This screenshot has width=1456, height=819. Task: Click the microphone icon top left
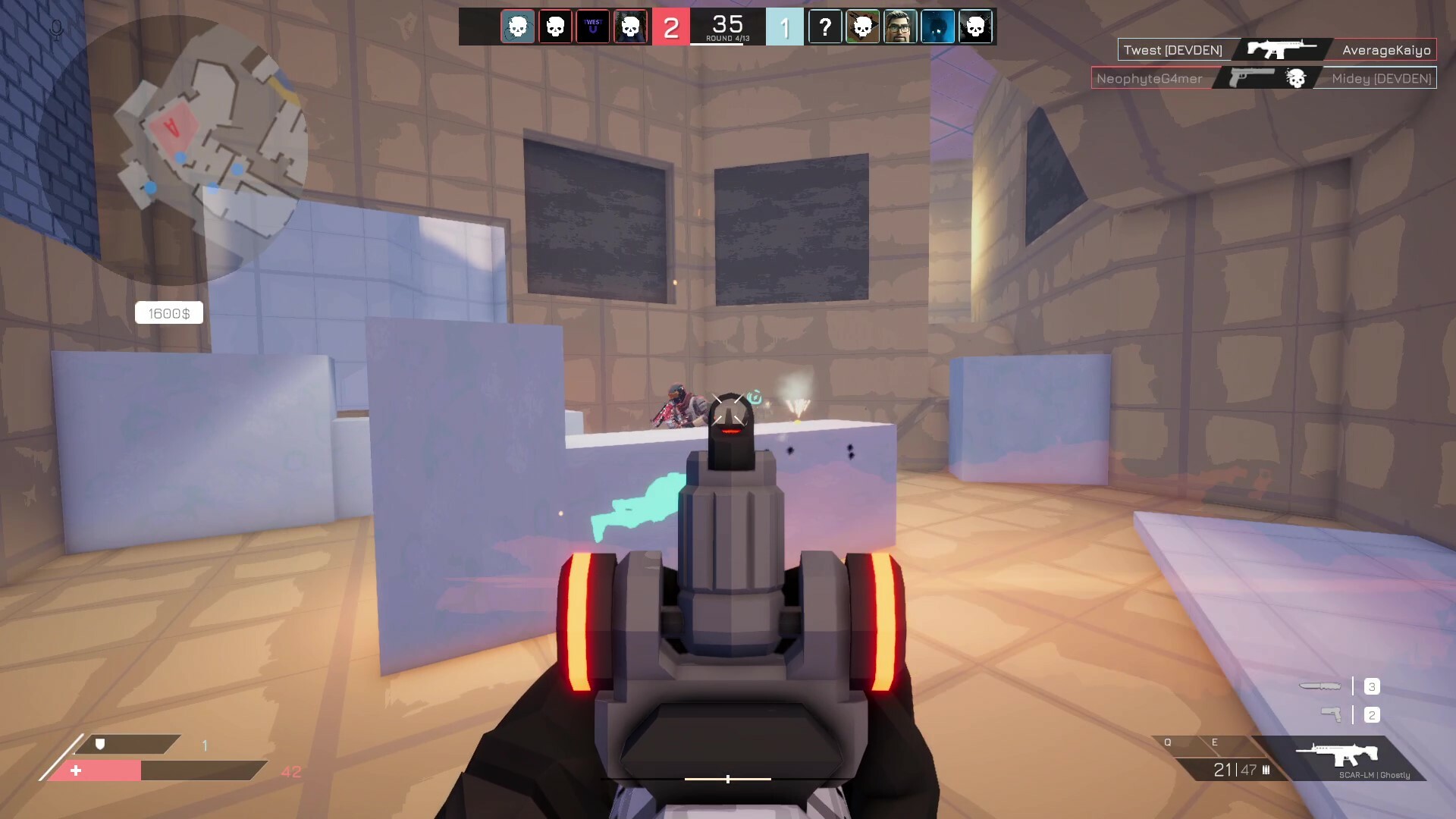point(55,30)
